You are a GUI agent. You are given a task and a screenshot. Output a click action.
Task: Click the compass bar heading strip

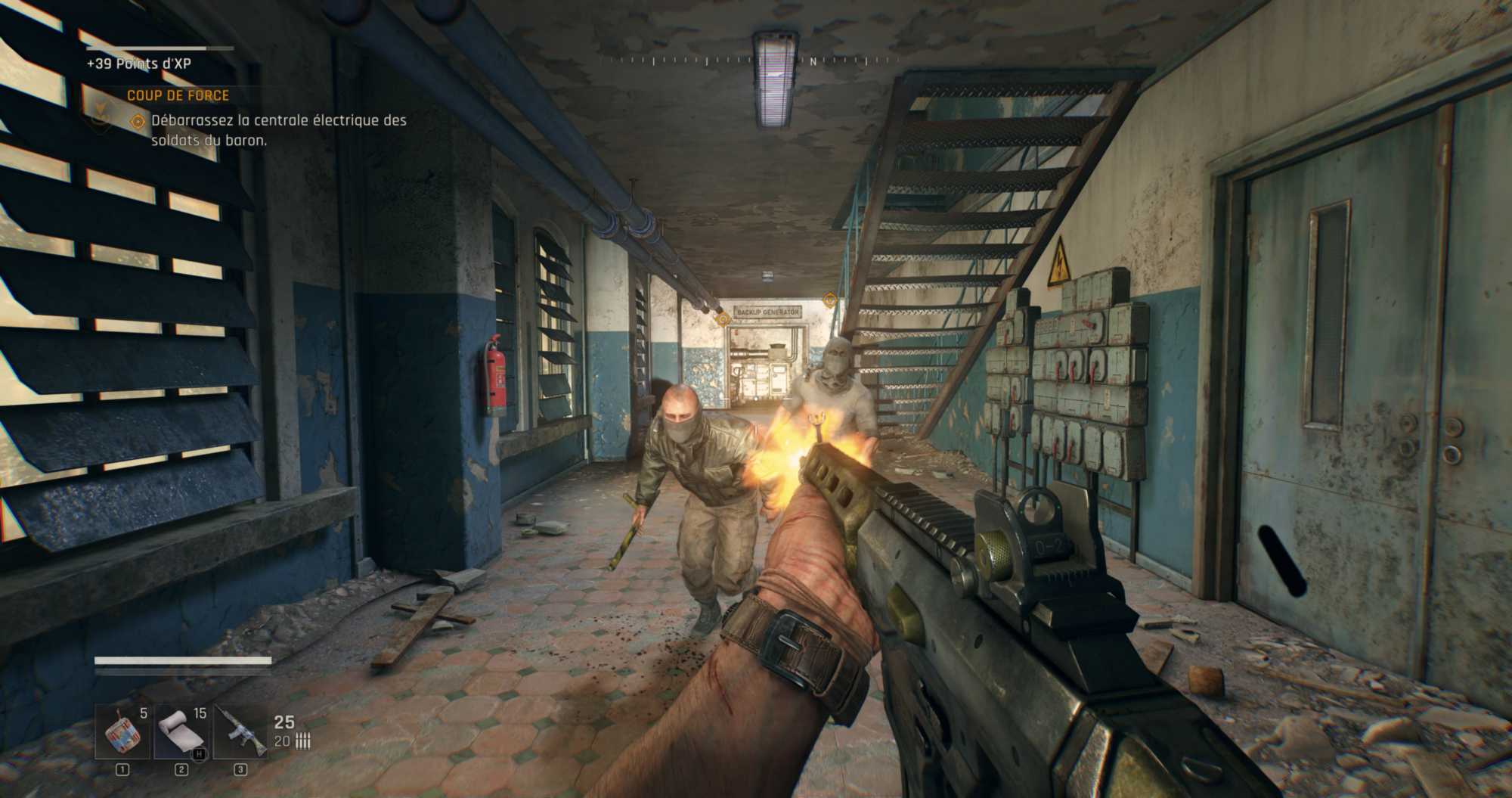click(x=748, y=61)
